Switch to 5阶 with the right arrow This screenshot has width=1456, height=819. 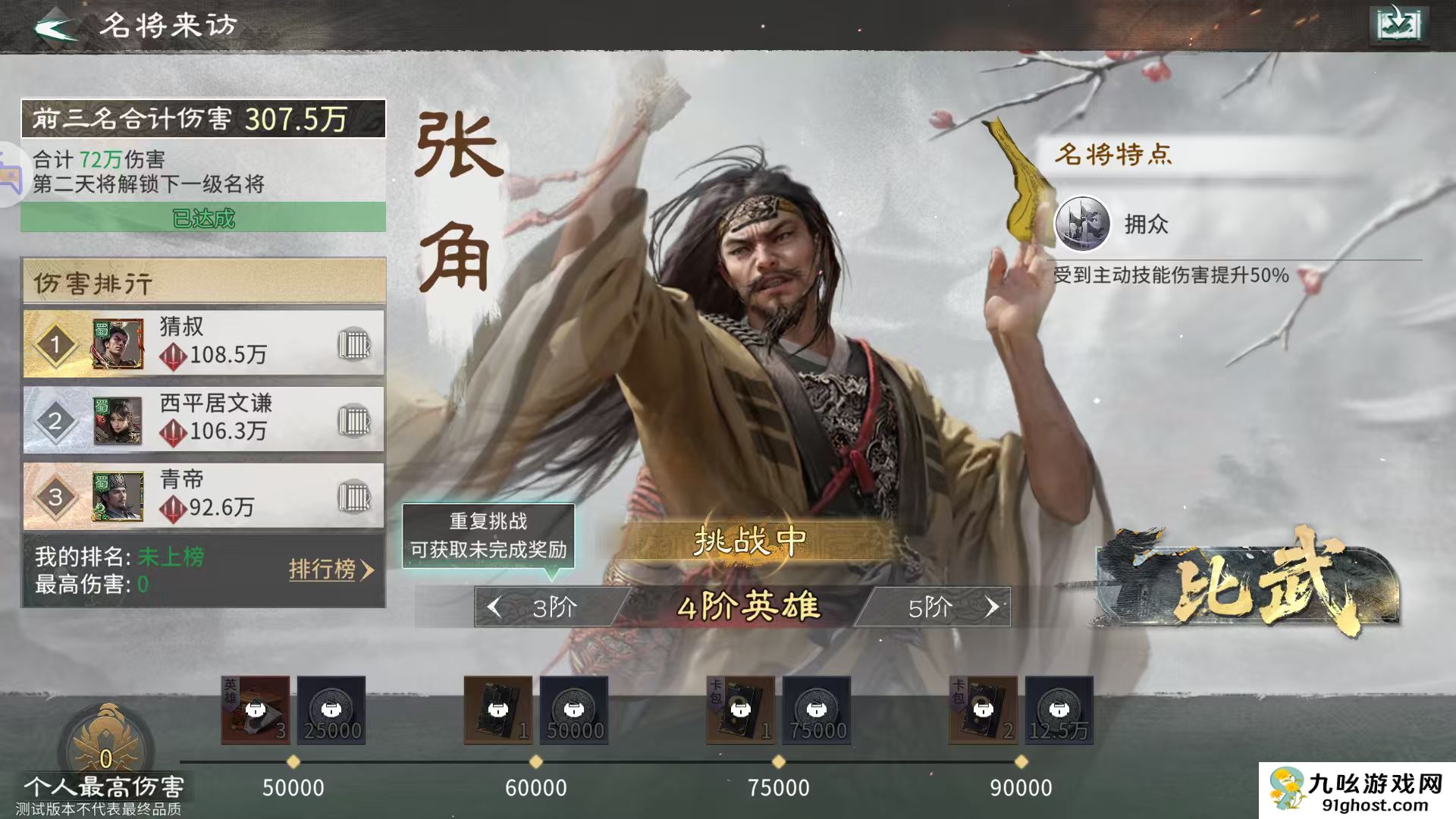coord(994,607)
